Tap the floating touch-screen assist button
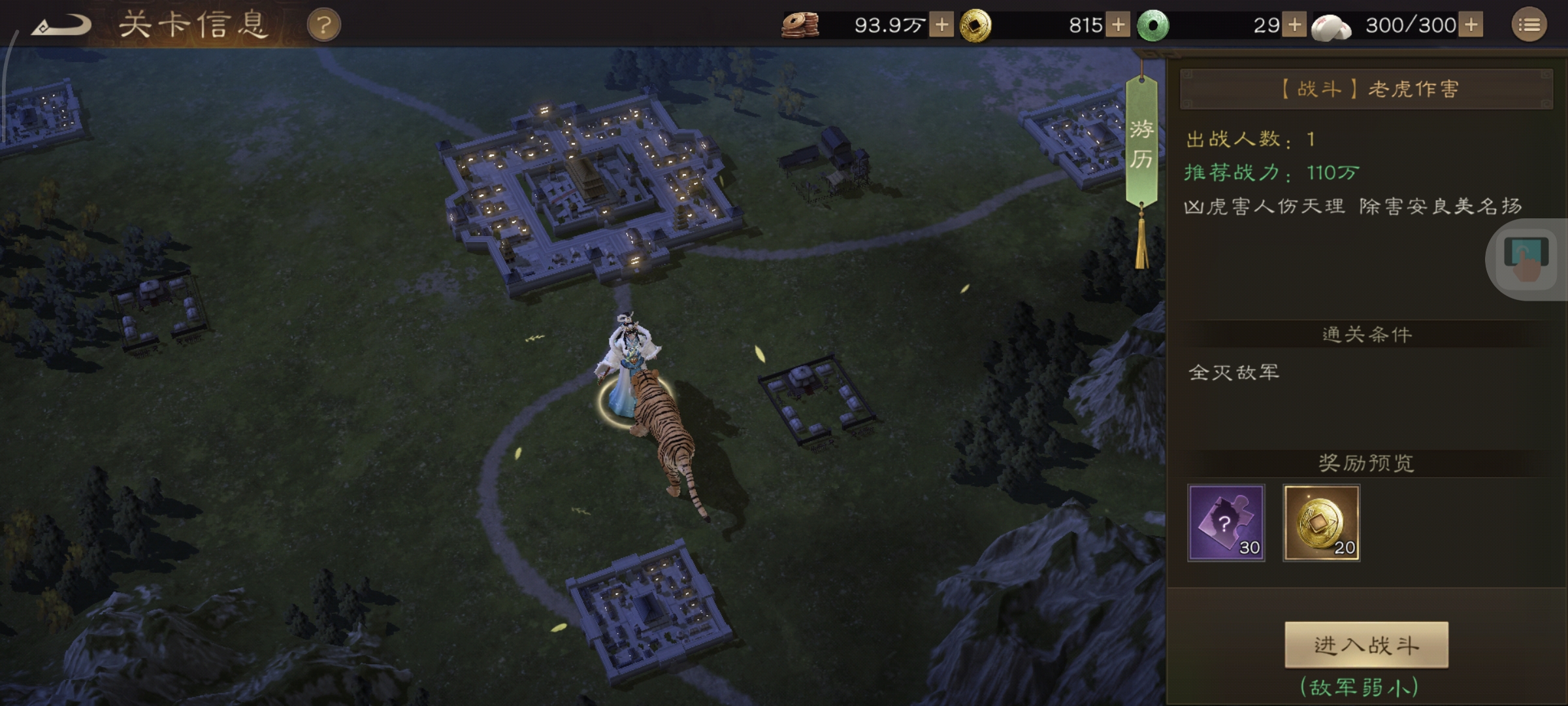Image resolution: width=1568 pixels, height=706 pixels. (1526, 259)
